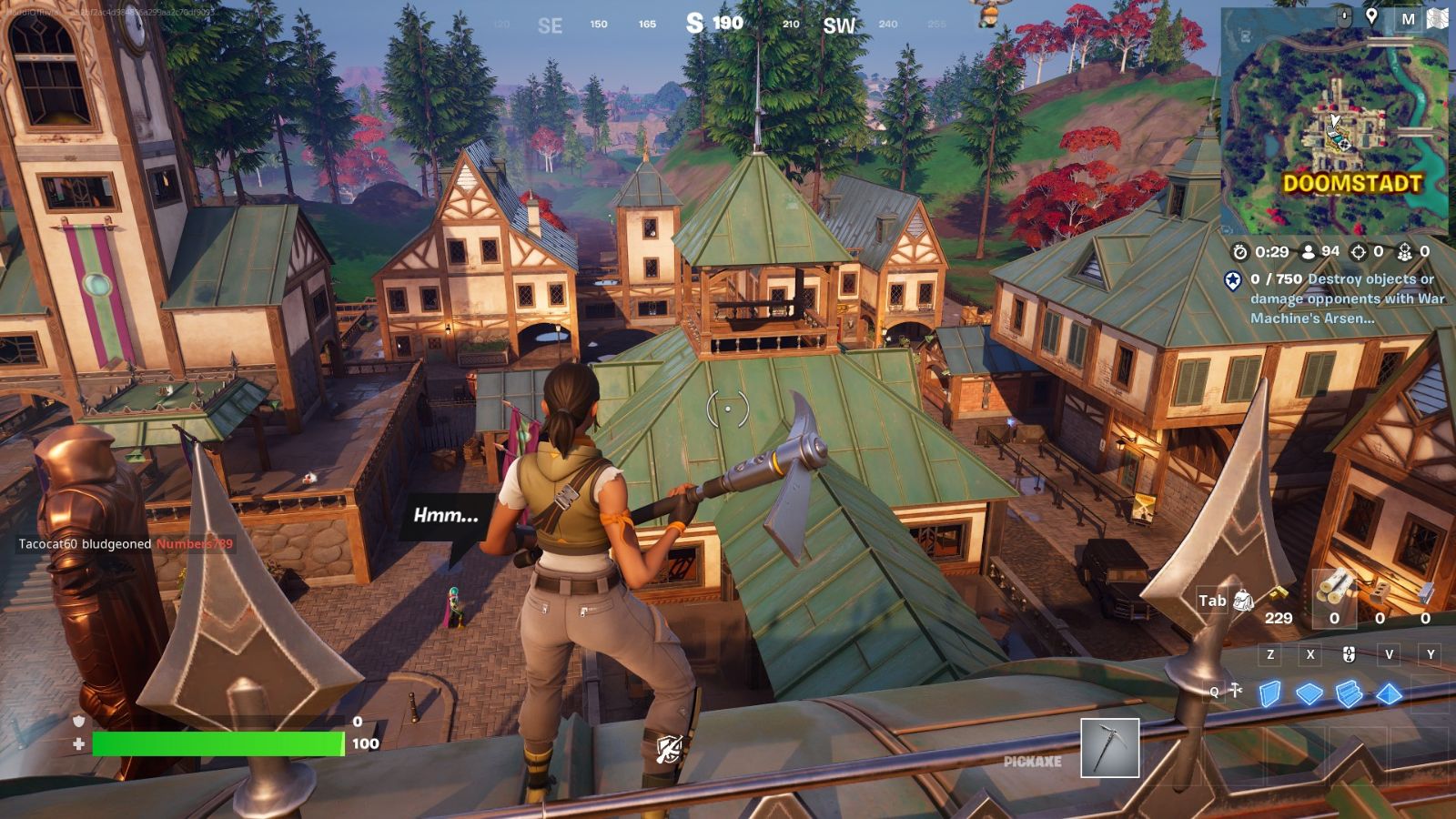
Task: Click the remaining players counter icon
Action: click(x=1308, y=252)
